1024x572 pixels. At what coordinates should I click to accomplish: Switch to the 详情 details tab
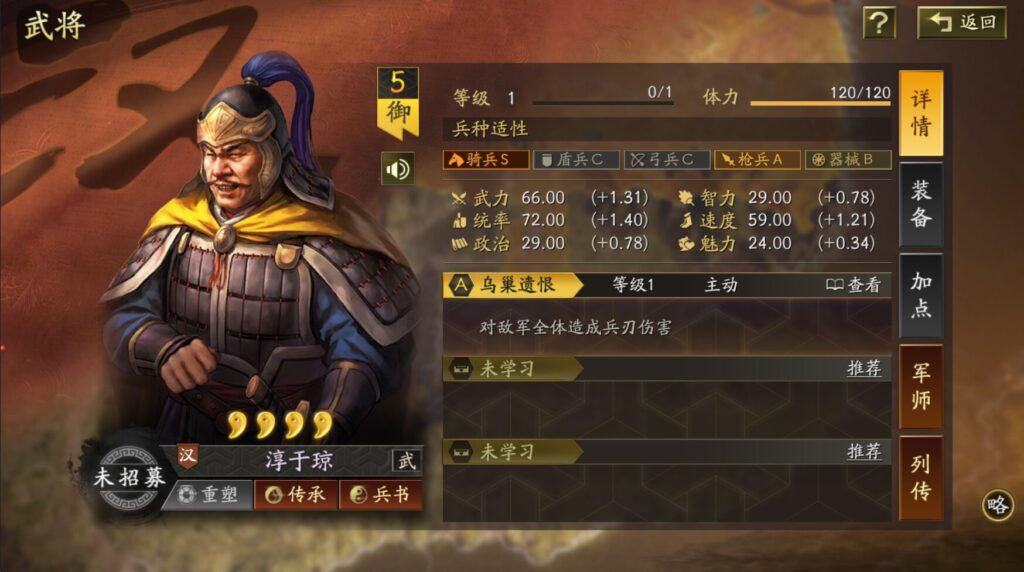tap(920, 113)
